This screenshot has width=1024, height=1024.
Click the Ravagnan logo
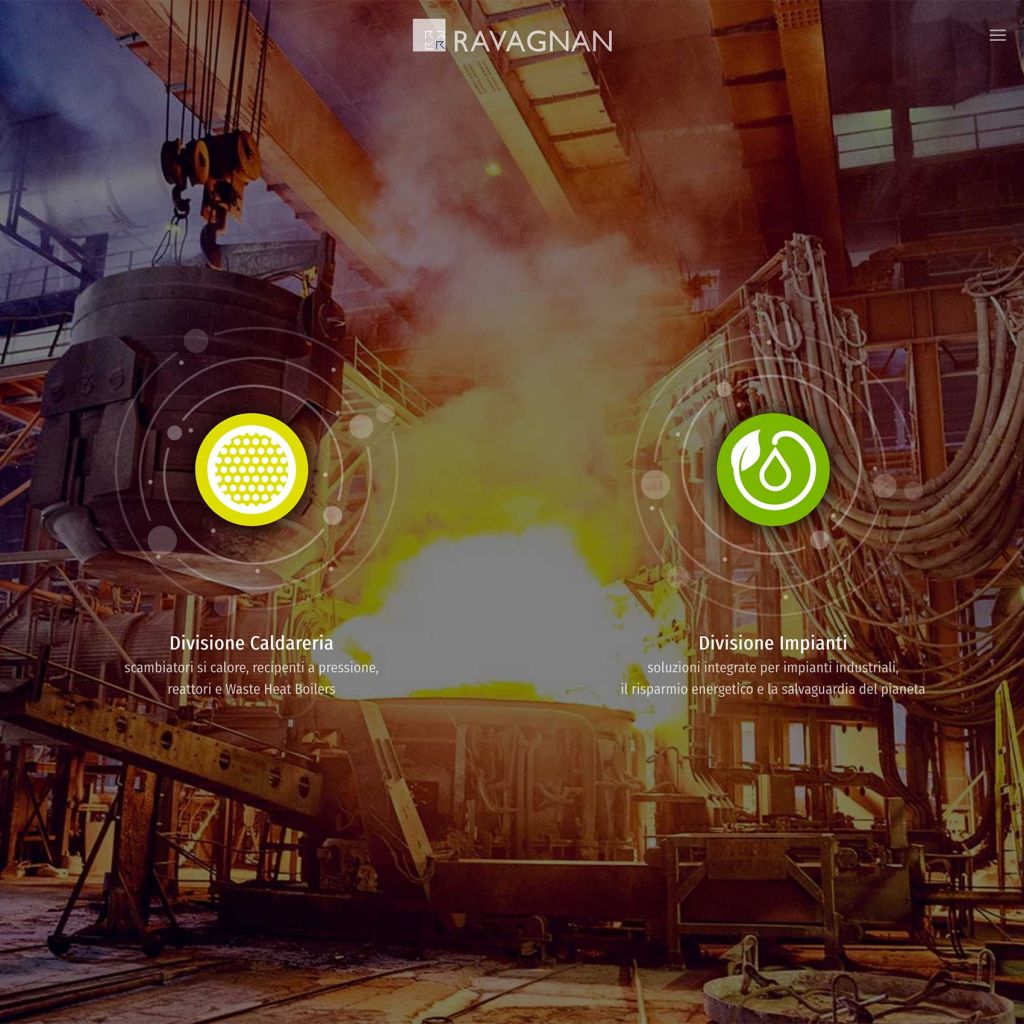pos(512,37)
